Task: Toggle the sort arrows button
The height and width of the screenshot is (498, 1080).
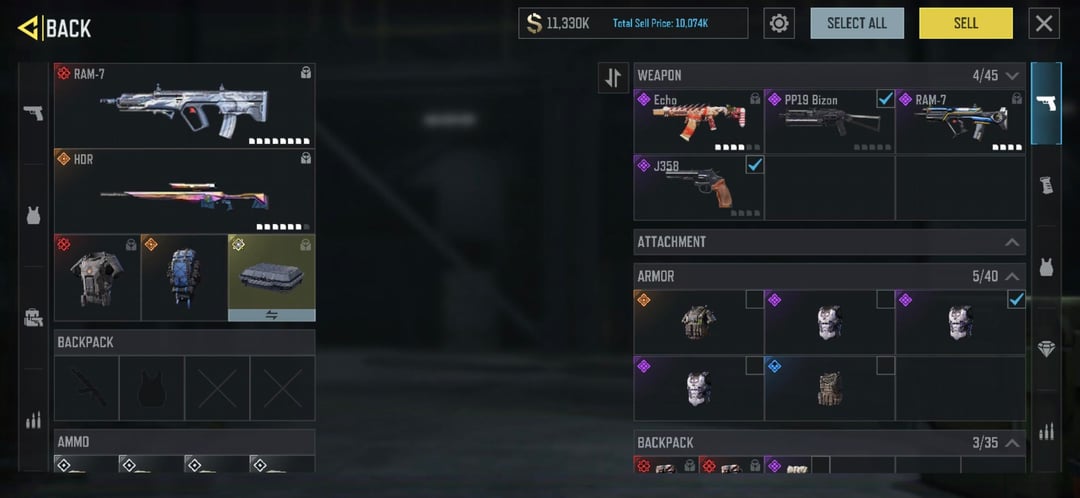Action: click(613, 78)
